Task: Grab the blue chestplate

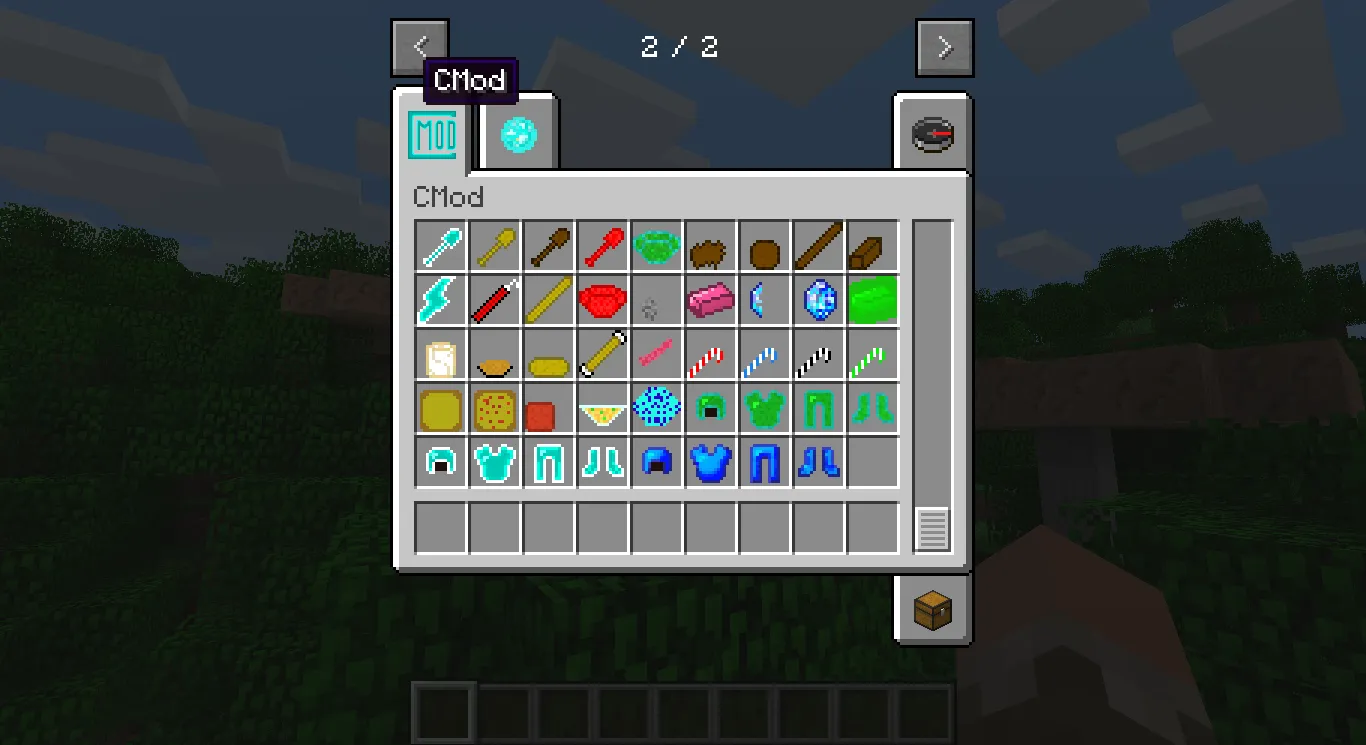Action: (x=710, y=461)
